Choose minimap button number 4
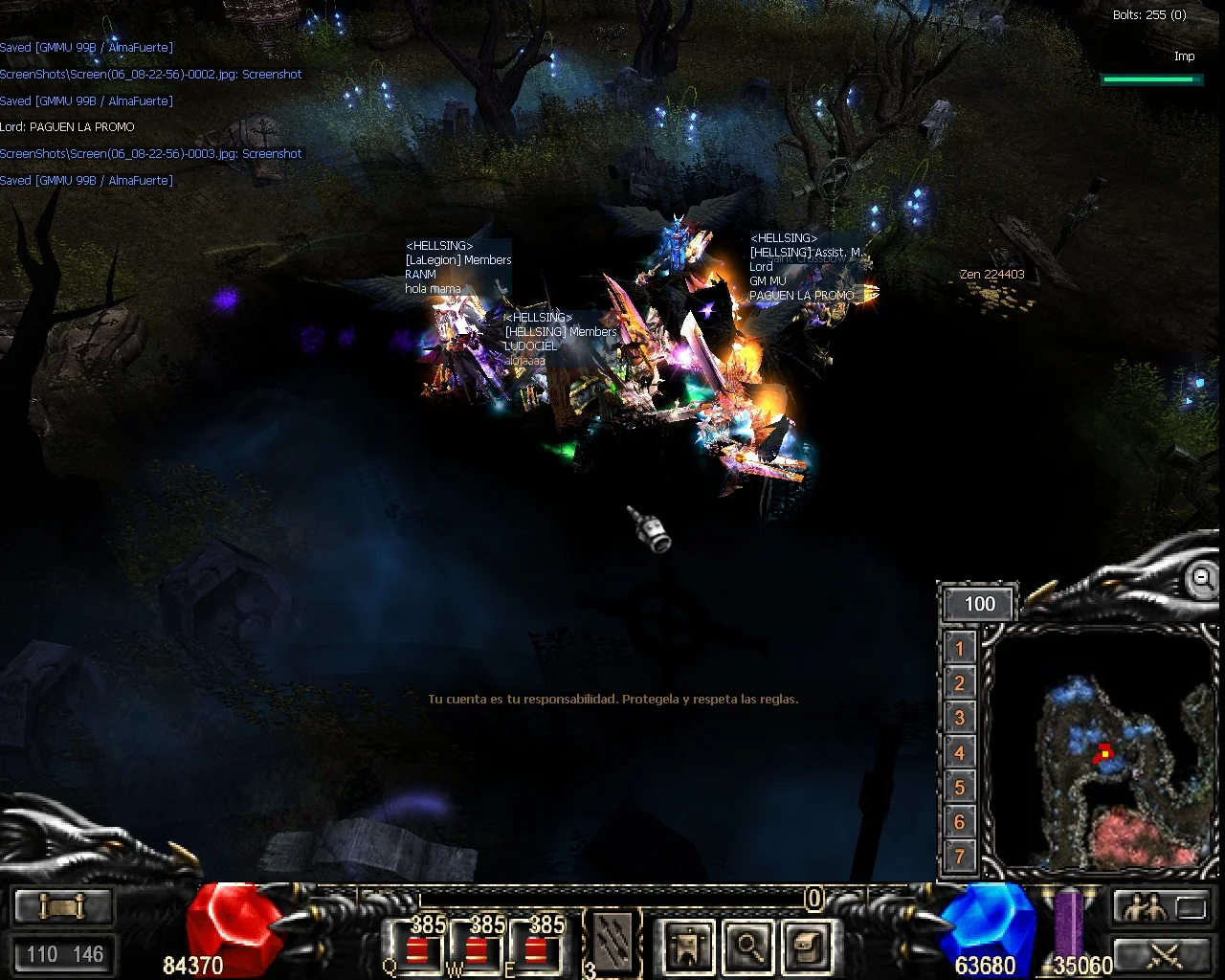 960,753
